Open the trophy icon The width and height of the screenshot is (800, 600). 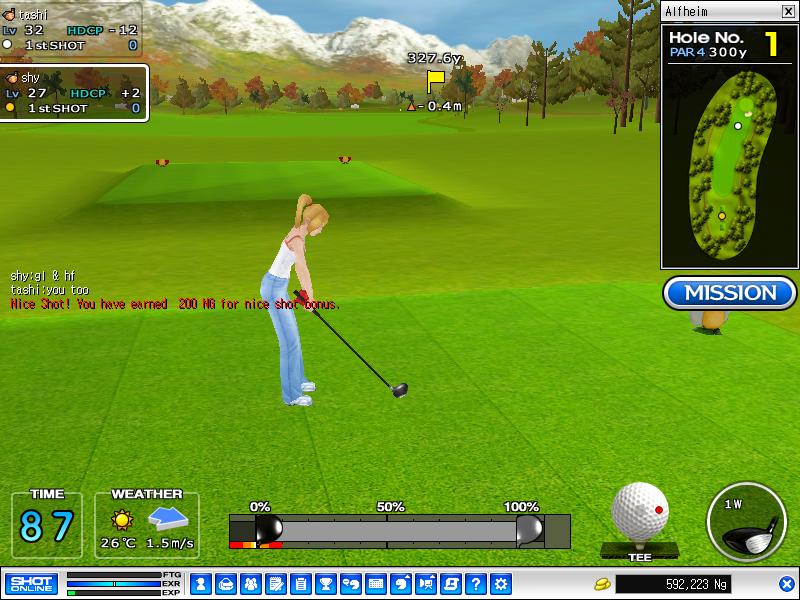325,583
